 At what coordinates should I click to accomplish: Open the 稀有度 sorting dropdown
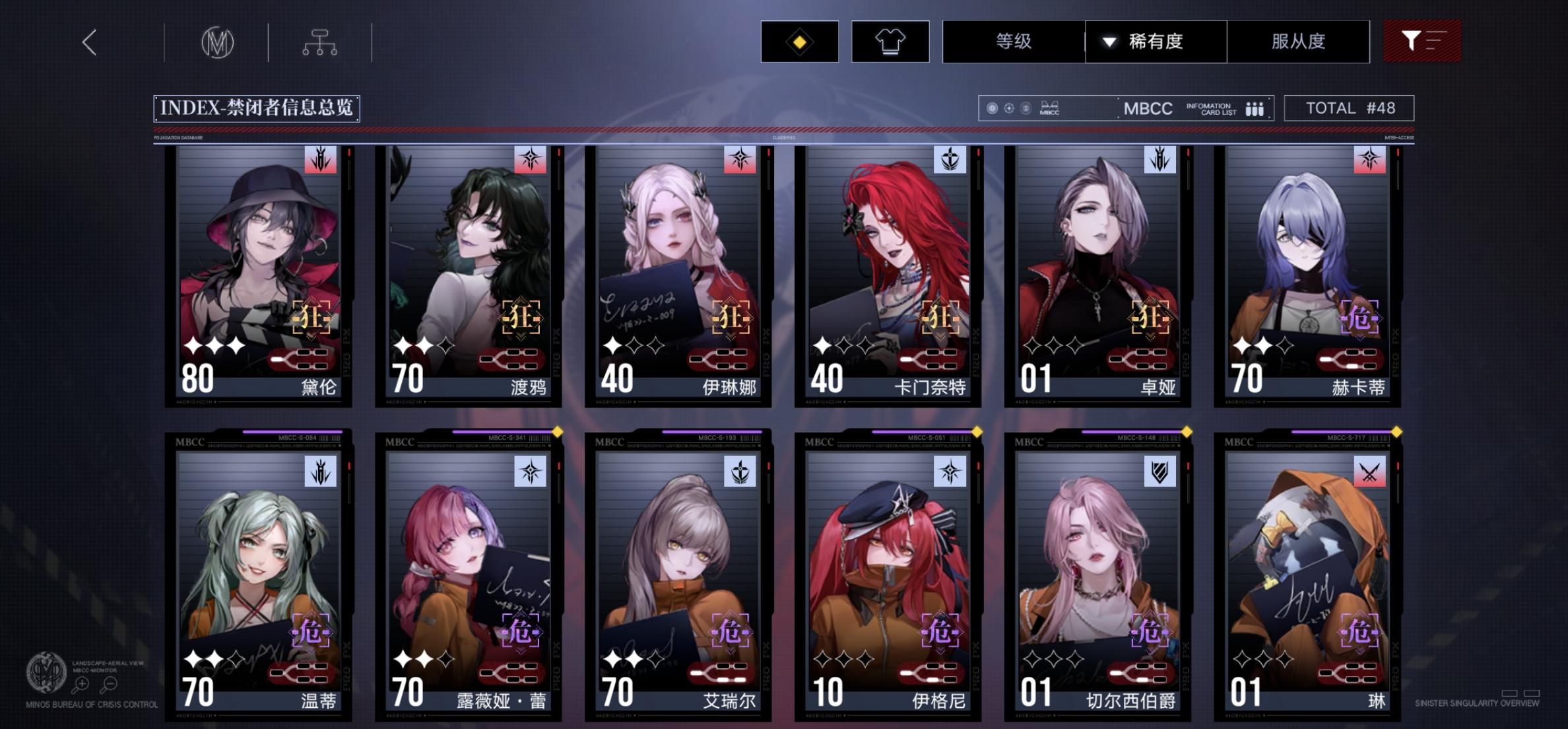pyautogui.click(x=1156, y=42)
